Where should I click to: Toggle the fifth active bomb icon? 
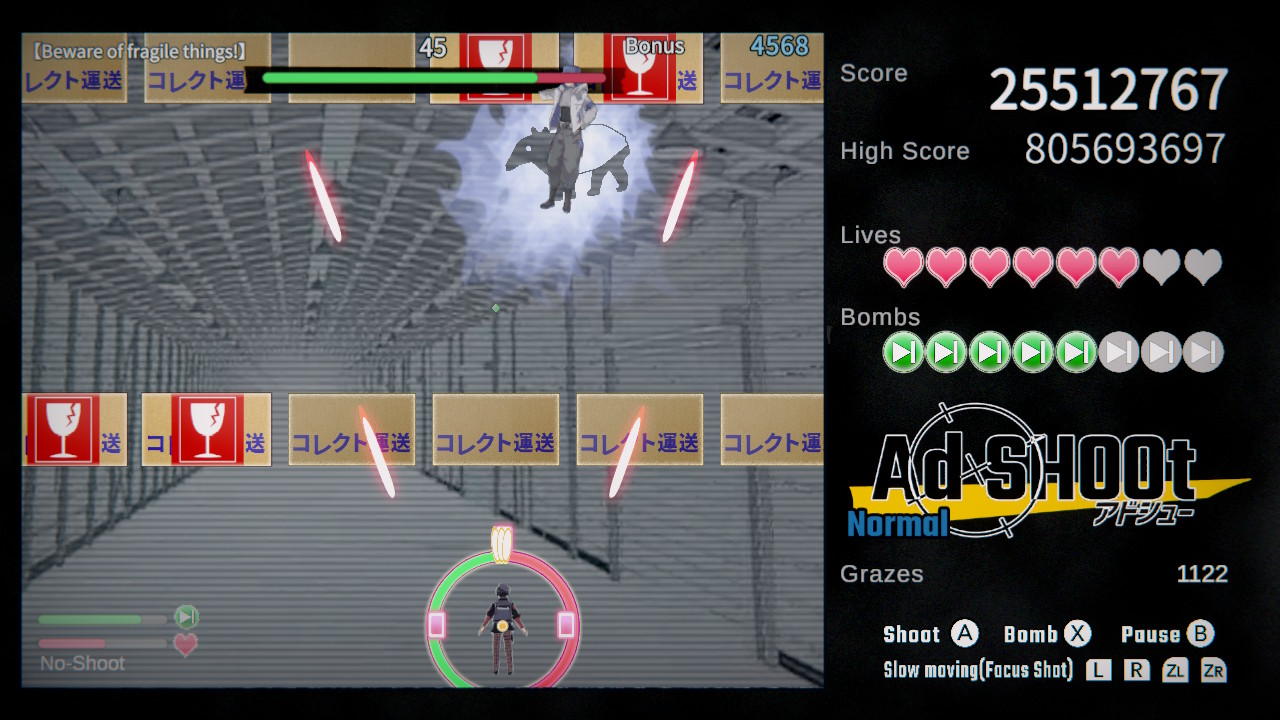(1075, 352)
